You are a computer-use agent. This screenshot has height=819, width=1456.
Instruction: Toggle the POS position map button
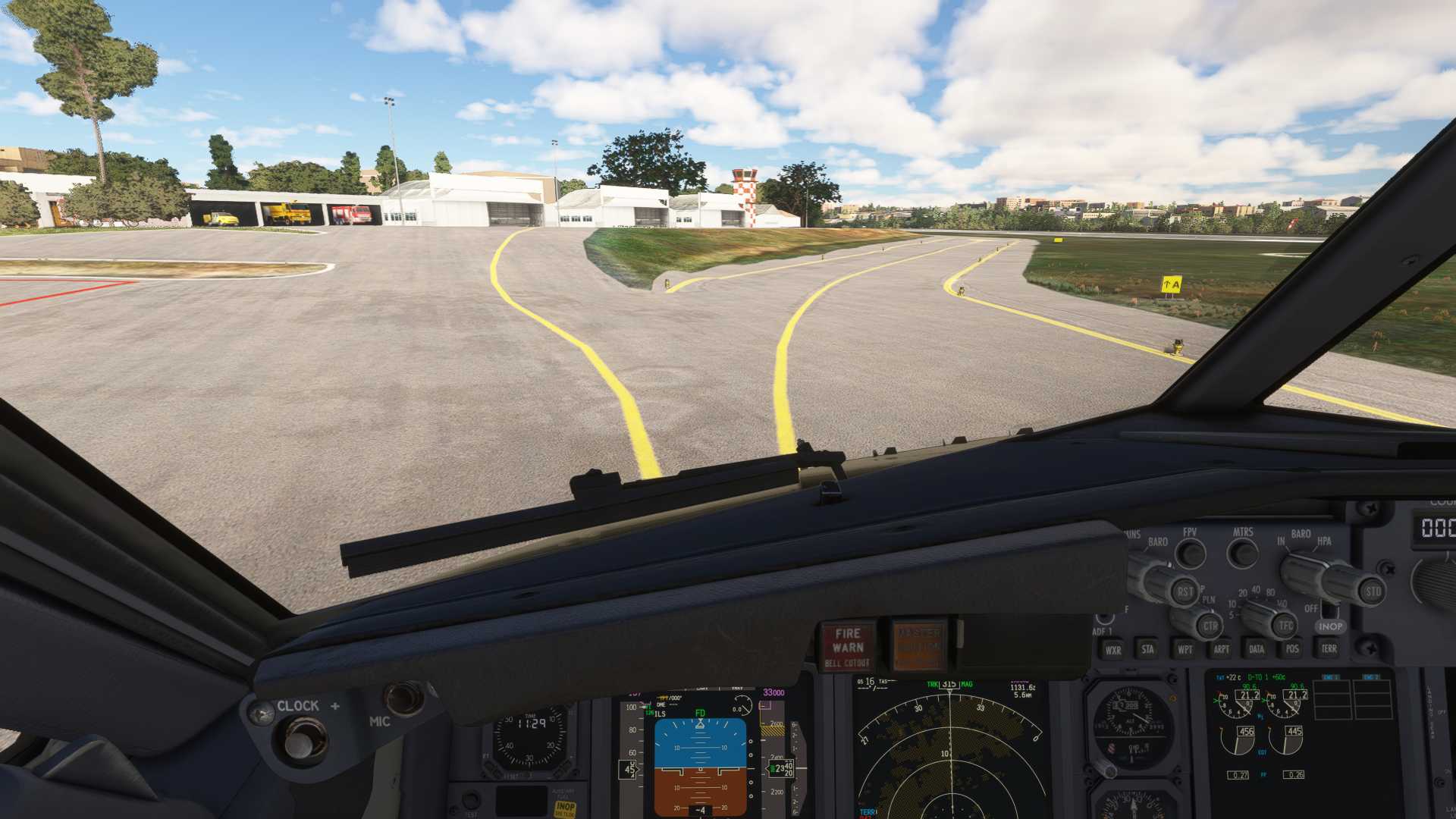1292,649
